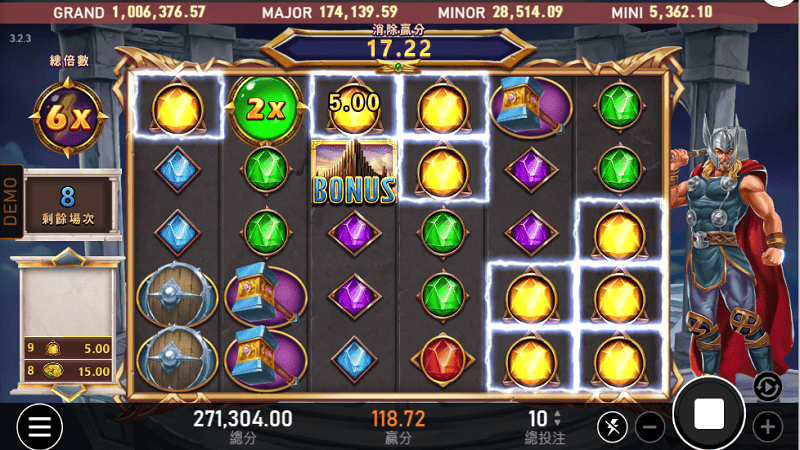
Task: Decrease the bet with the minus button
Action: [x=649, y=428]
